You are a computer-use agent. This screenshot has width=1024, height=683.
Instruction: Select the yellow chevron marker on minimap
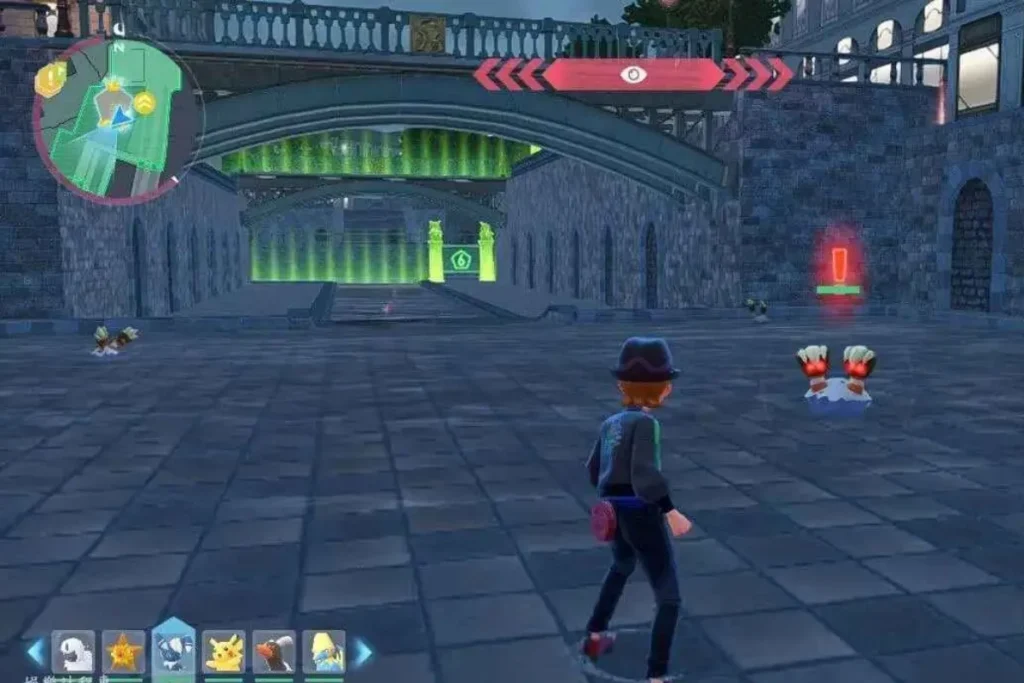click(x=145, y=102)
